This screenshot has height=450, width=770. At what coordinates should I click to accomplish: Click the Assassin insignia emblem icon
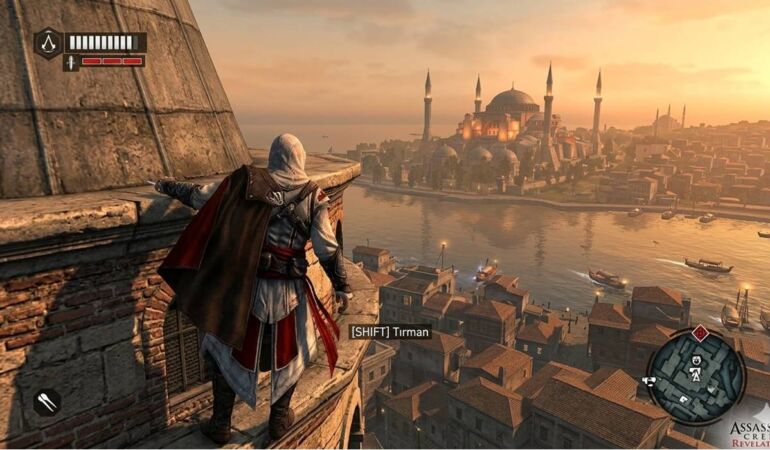click(x=49, y=42)
